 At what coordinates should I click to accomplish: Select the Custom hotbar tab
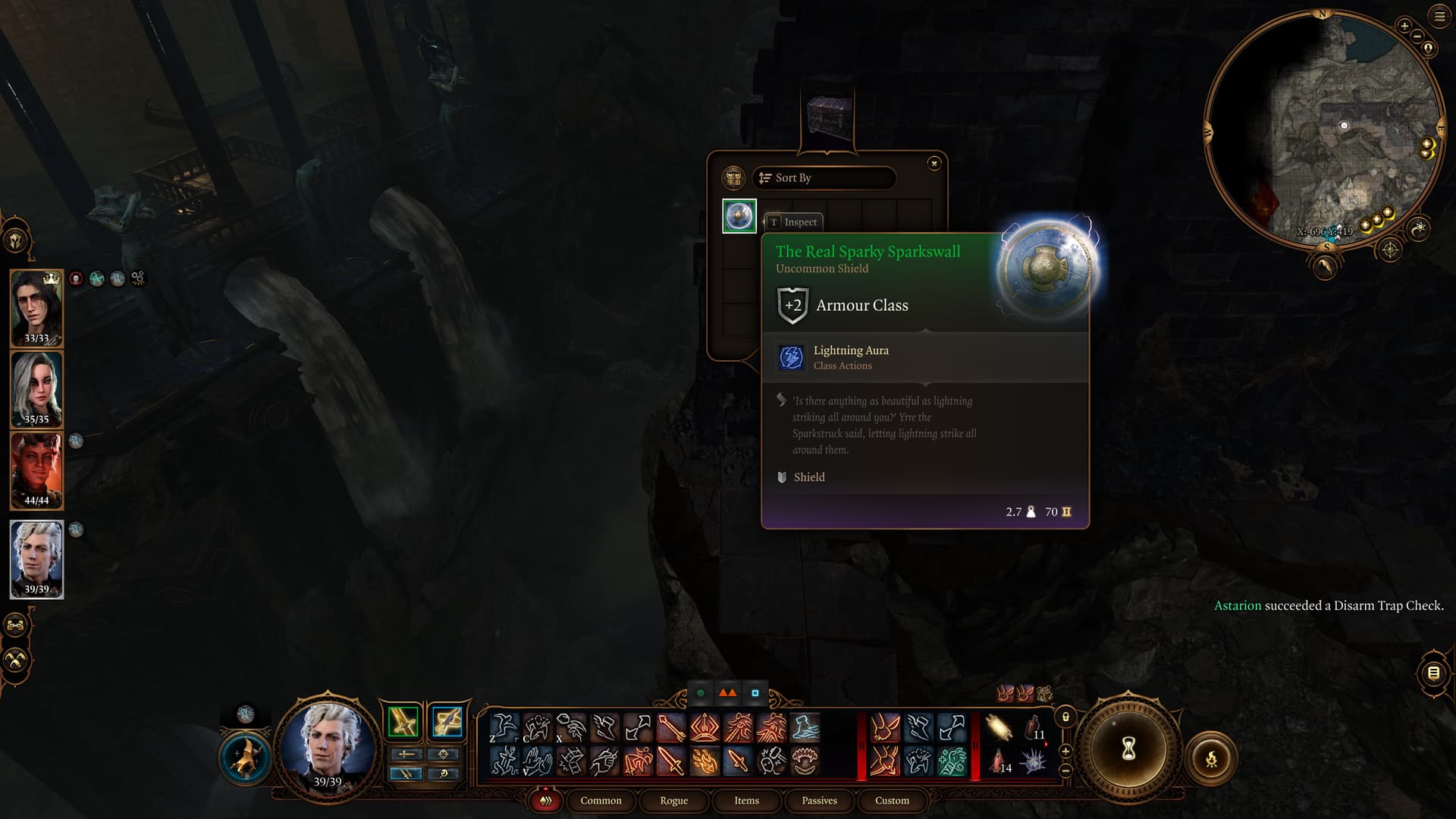pyautogui.click(x=892, y=801)
